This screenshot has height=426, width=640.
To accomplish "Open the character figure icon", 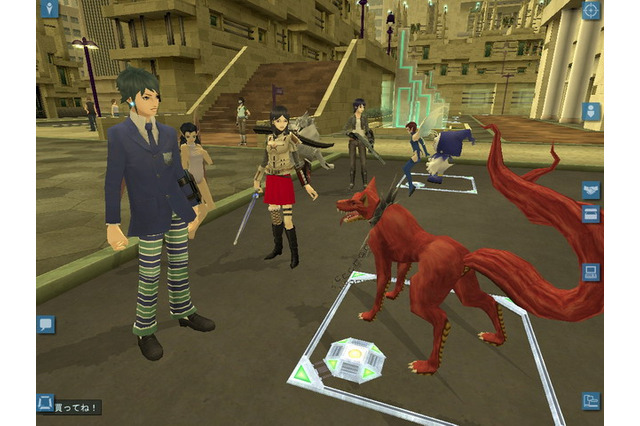I will pos(591,111).
